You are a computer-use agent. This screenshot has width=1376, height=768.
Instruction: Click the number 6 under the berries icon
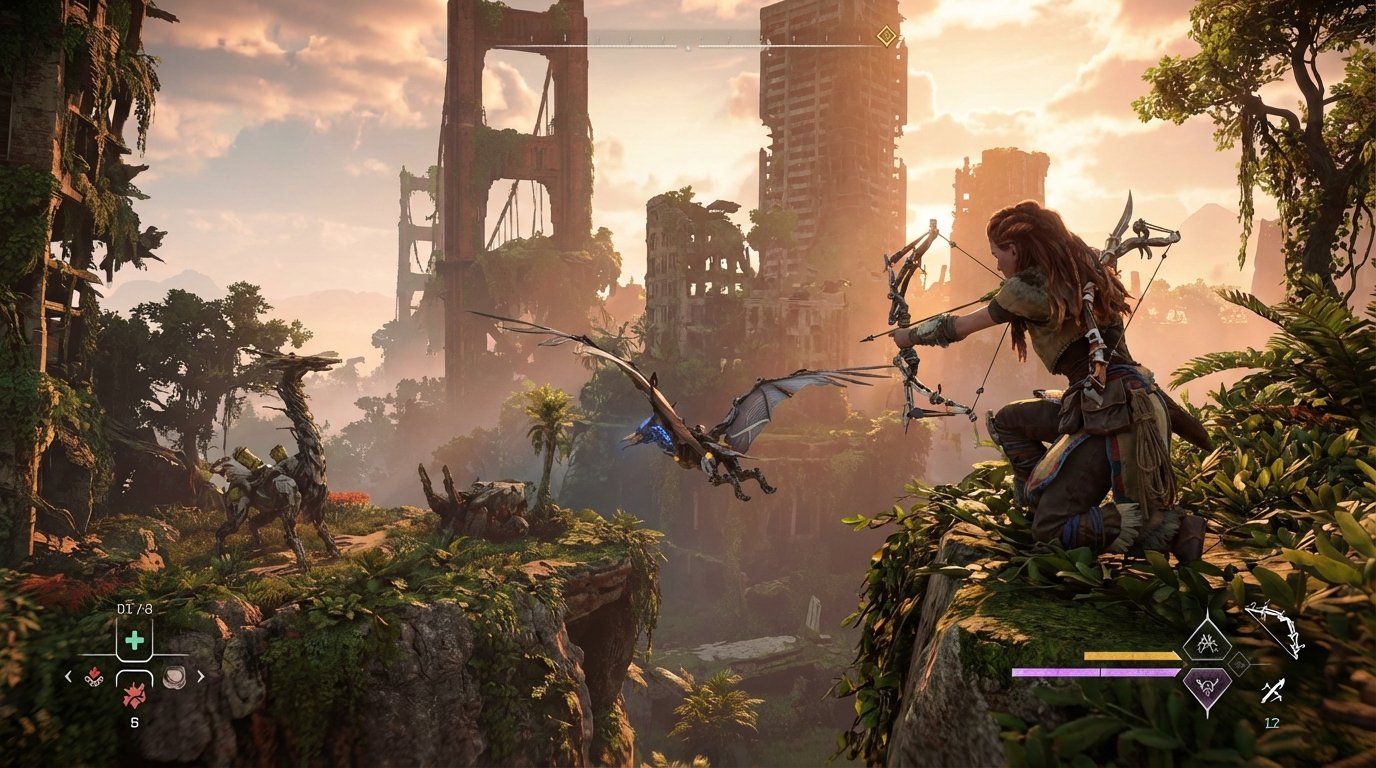(134, 721)
